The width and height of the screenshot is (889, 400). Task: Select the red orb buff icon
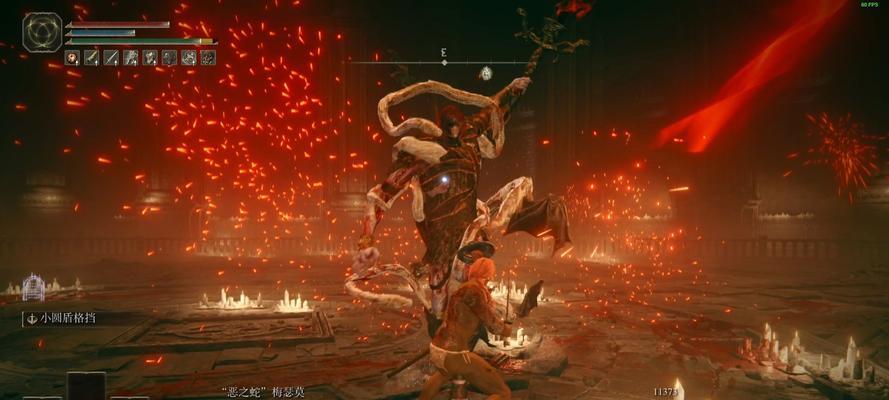(x=72, y=58)
